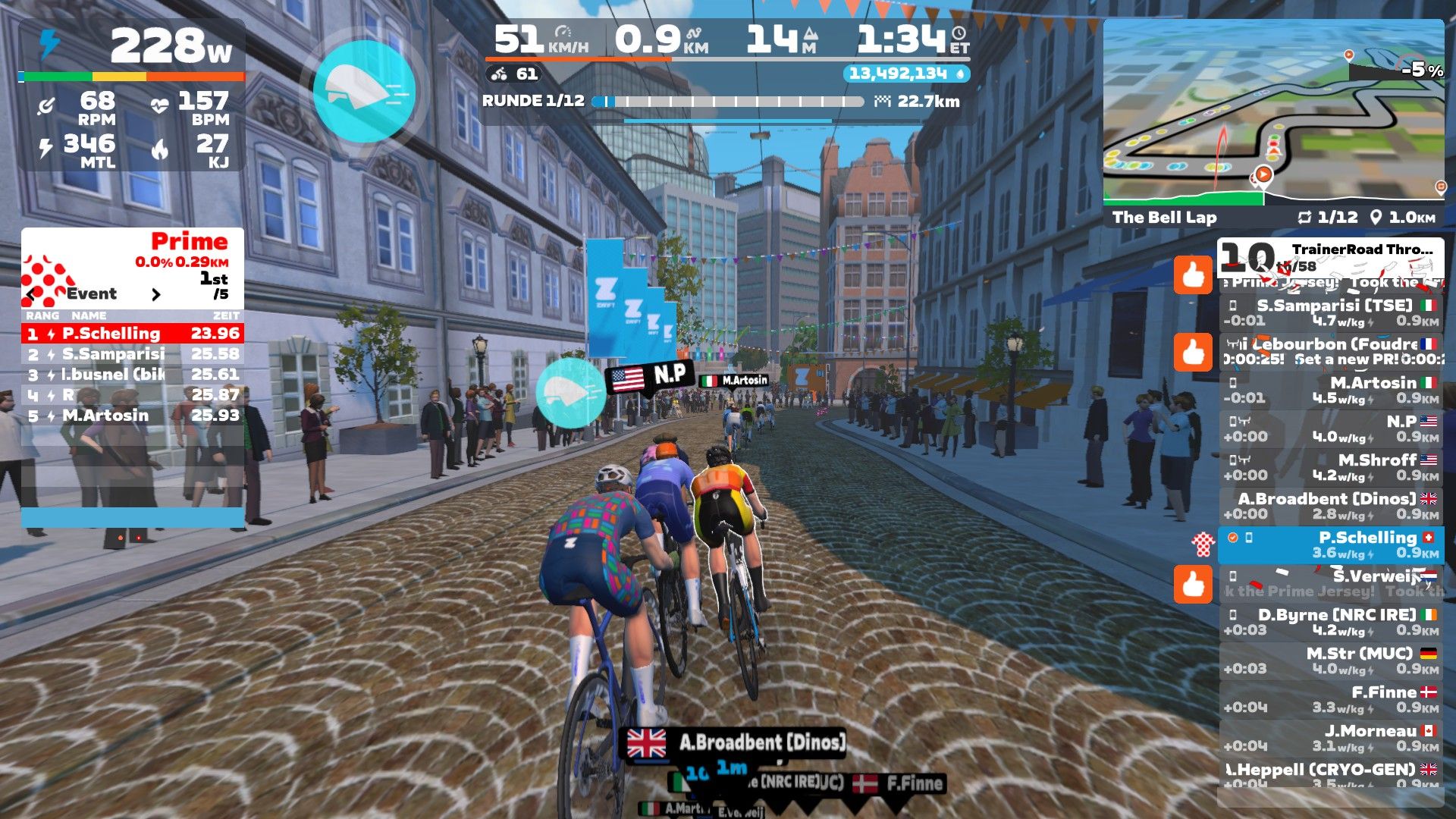Select A.Broadbent (Dinos) in the riders list

[x=1331, y=507]
